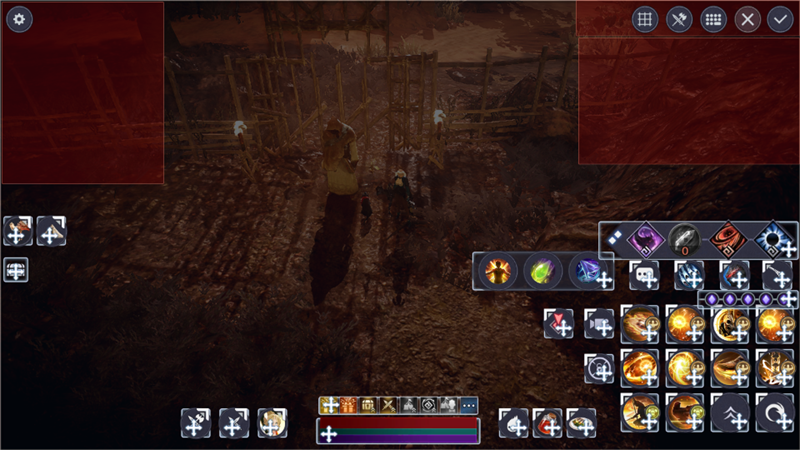Click the camera mode button
Image resolution: width=800 pixels, height=450 pixels.
(x=598, y=323)
